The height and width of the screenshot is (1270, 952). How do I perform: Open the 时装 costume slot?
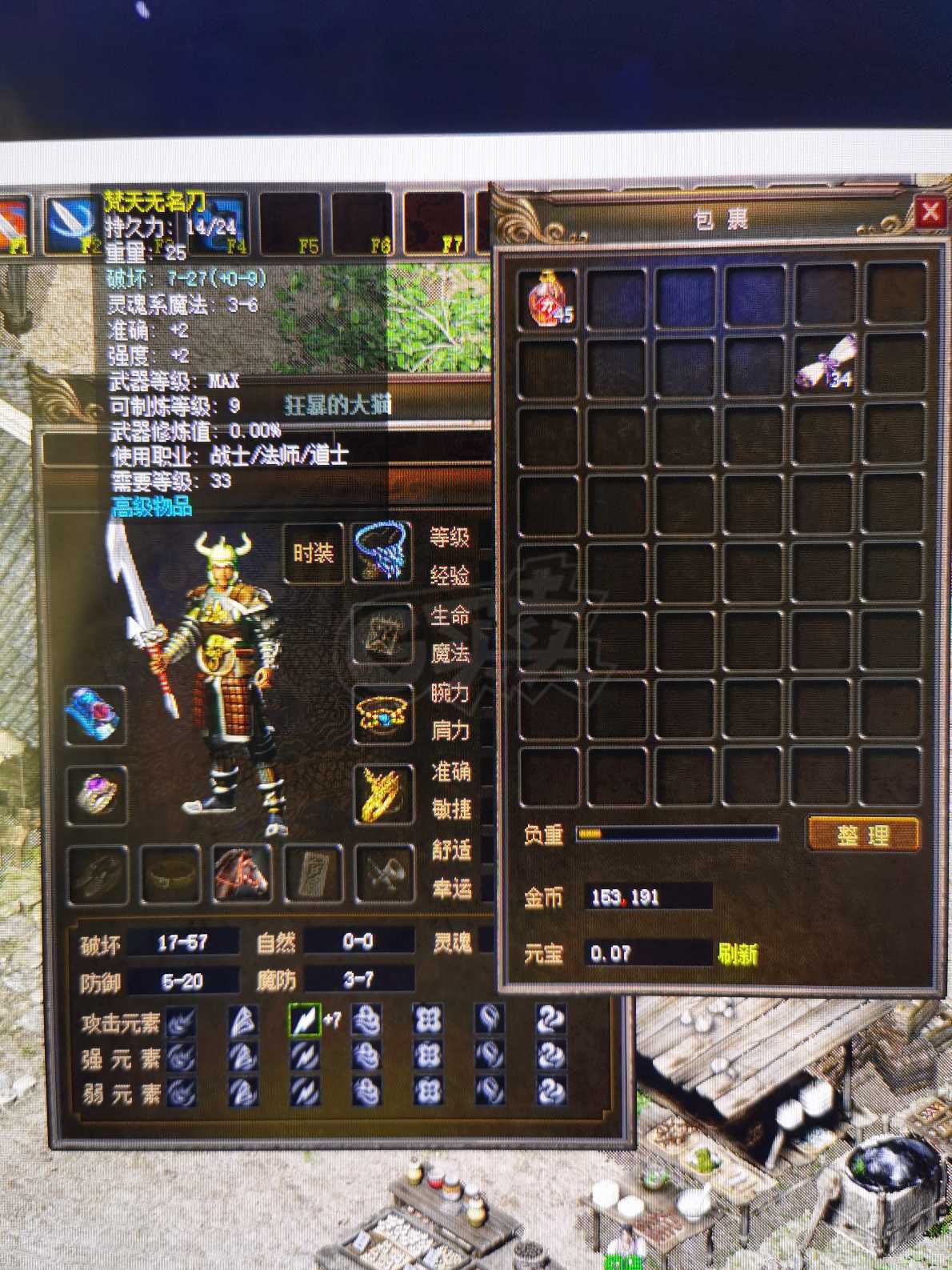pos(314,553)
